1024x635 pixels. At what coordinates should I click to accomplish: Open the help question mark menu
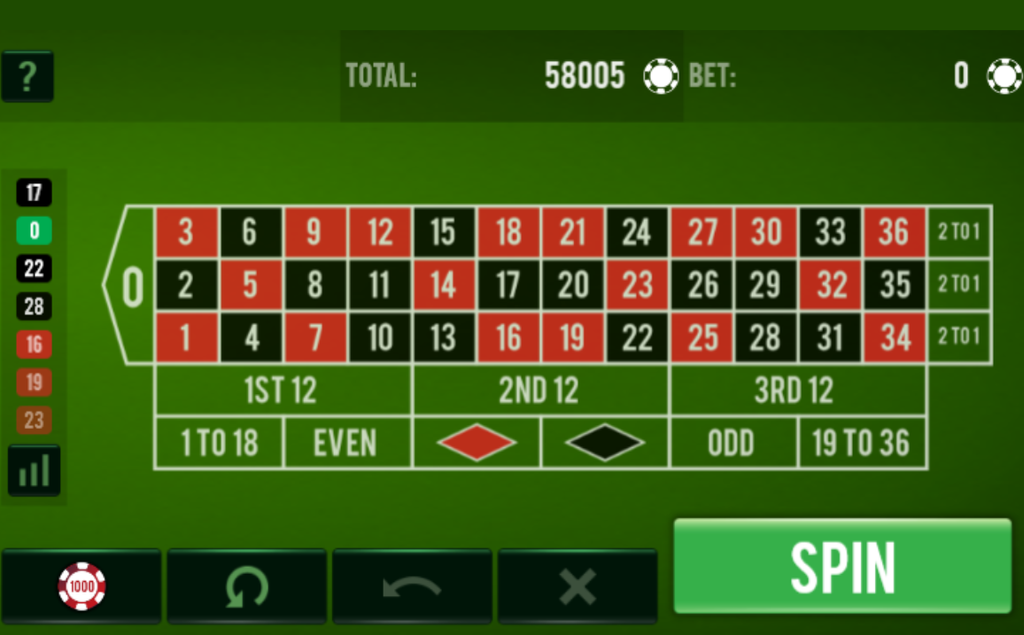[x=27, y=76]
